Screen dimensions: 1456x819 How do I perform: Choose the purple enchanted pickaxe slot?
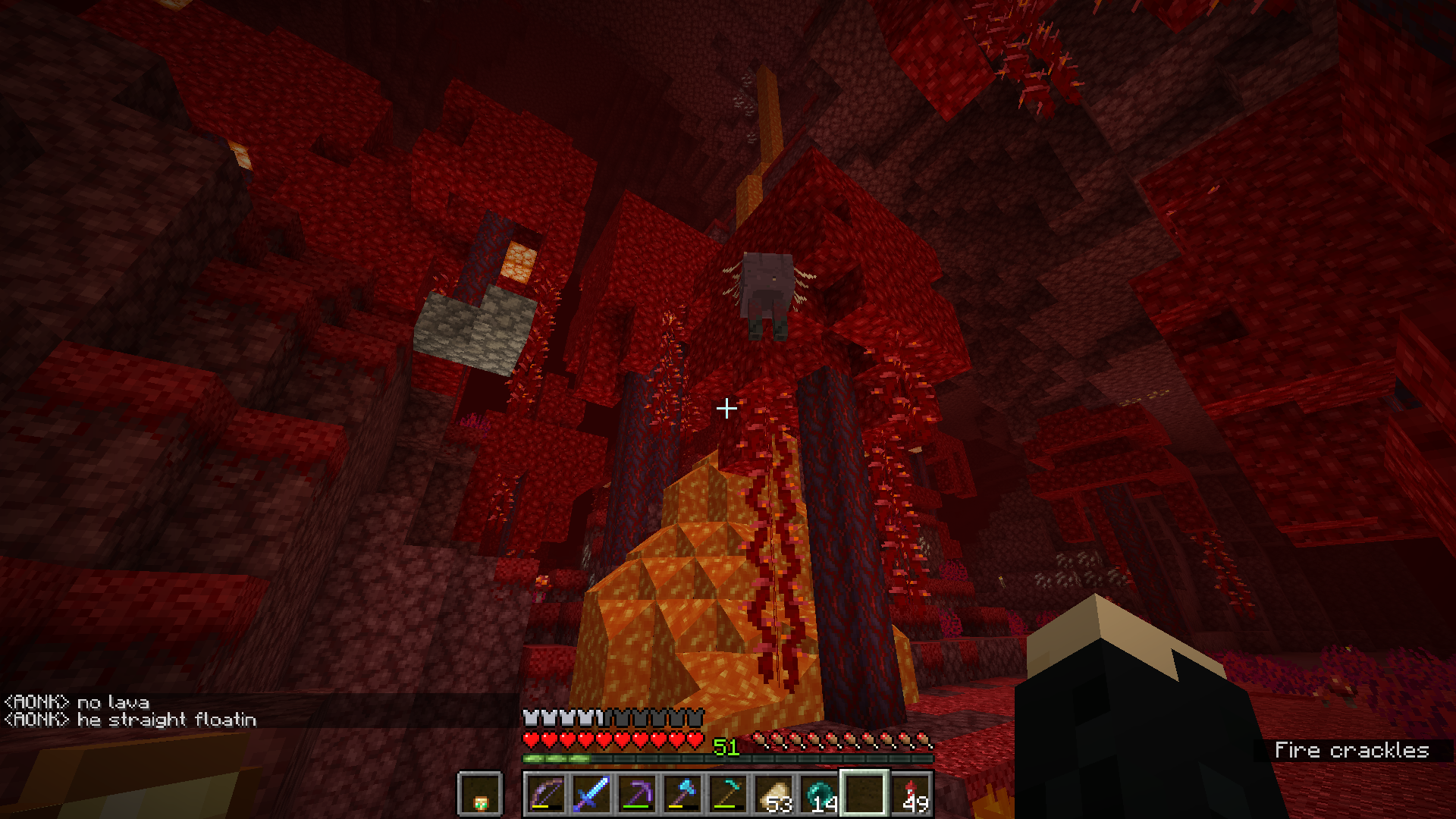(637, 794)
